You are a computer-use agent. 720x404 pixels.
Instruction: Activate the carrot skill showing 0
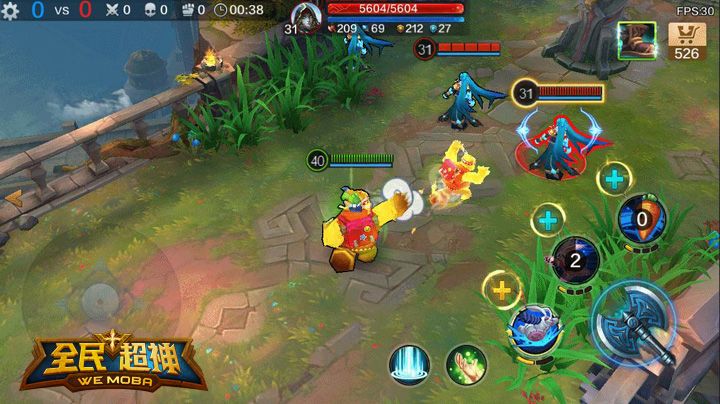tap(641, 219)
